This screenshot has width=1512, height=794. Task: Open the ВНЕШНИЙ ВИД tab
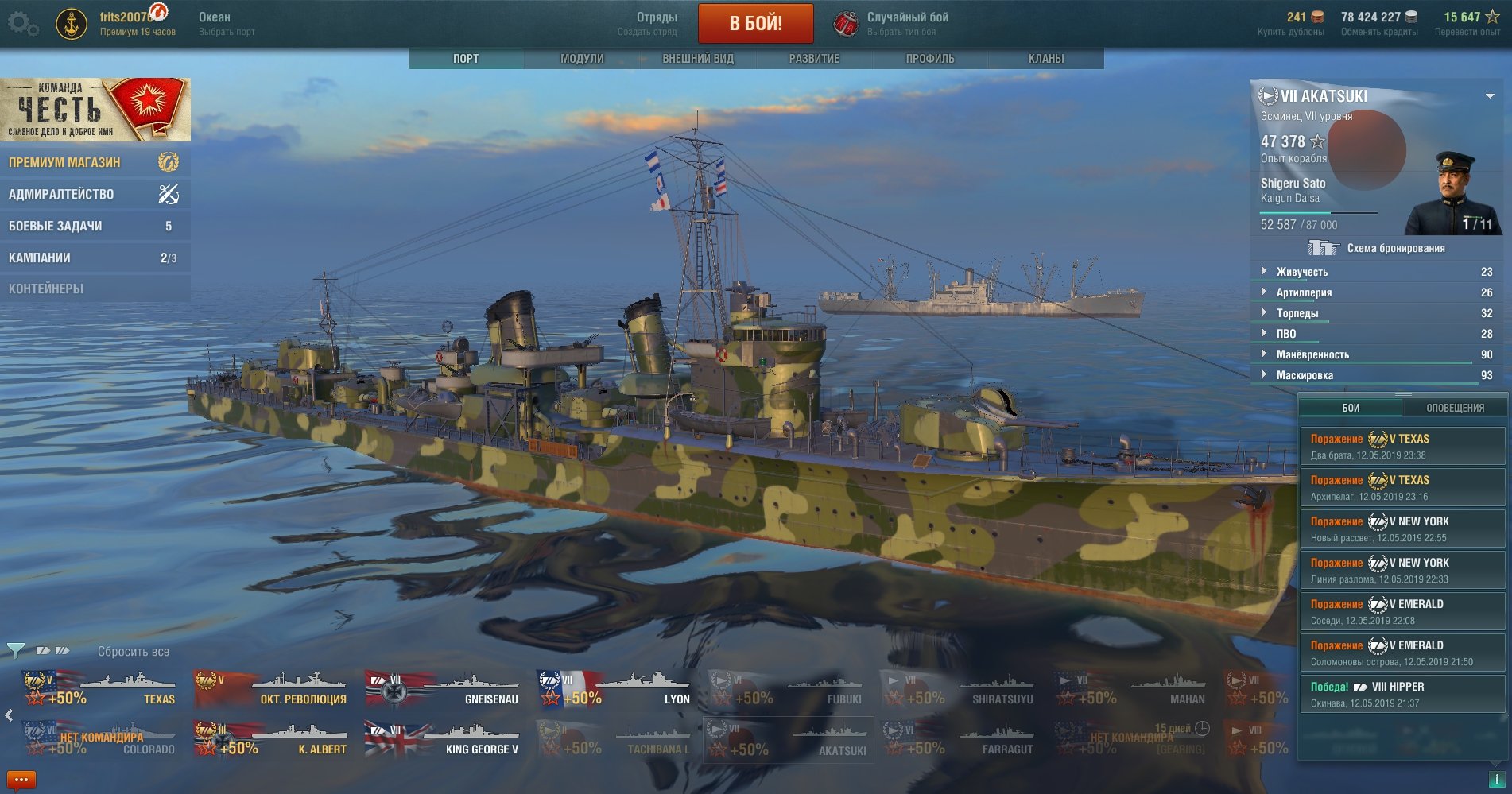pyautogui.click(x=698, y=59)
